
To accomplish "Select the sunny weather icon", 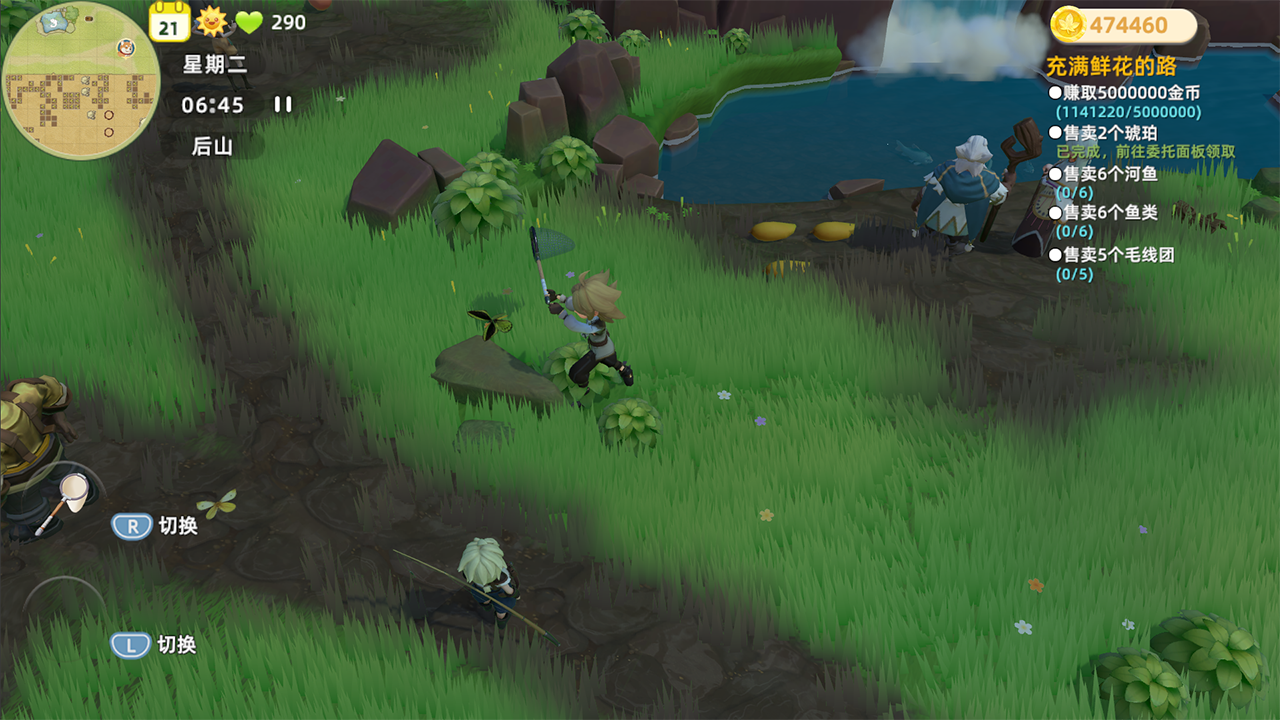I will (x=211, y=21).
